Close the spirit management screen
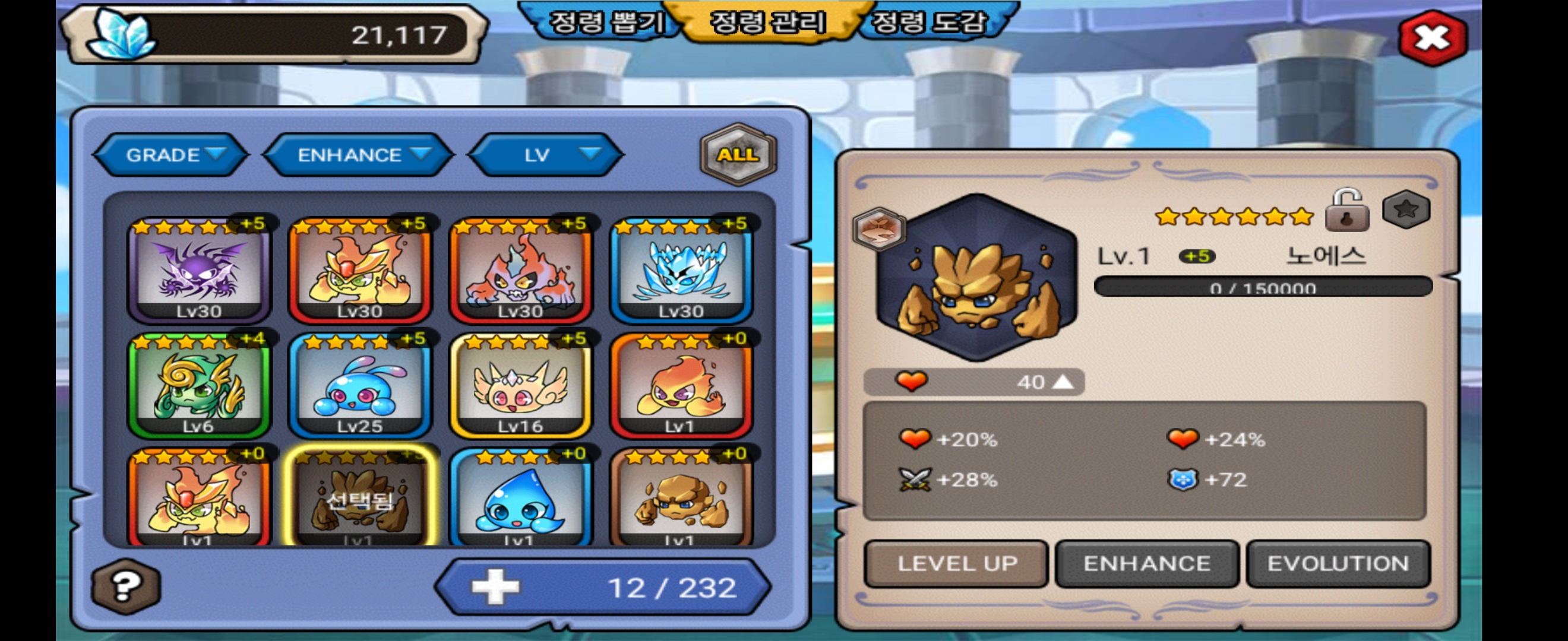 click(x=1432, y=39)
